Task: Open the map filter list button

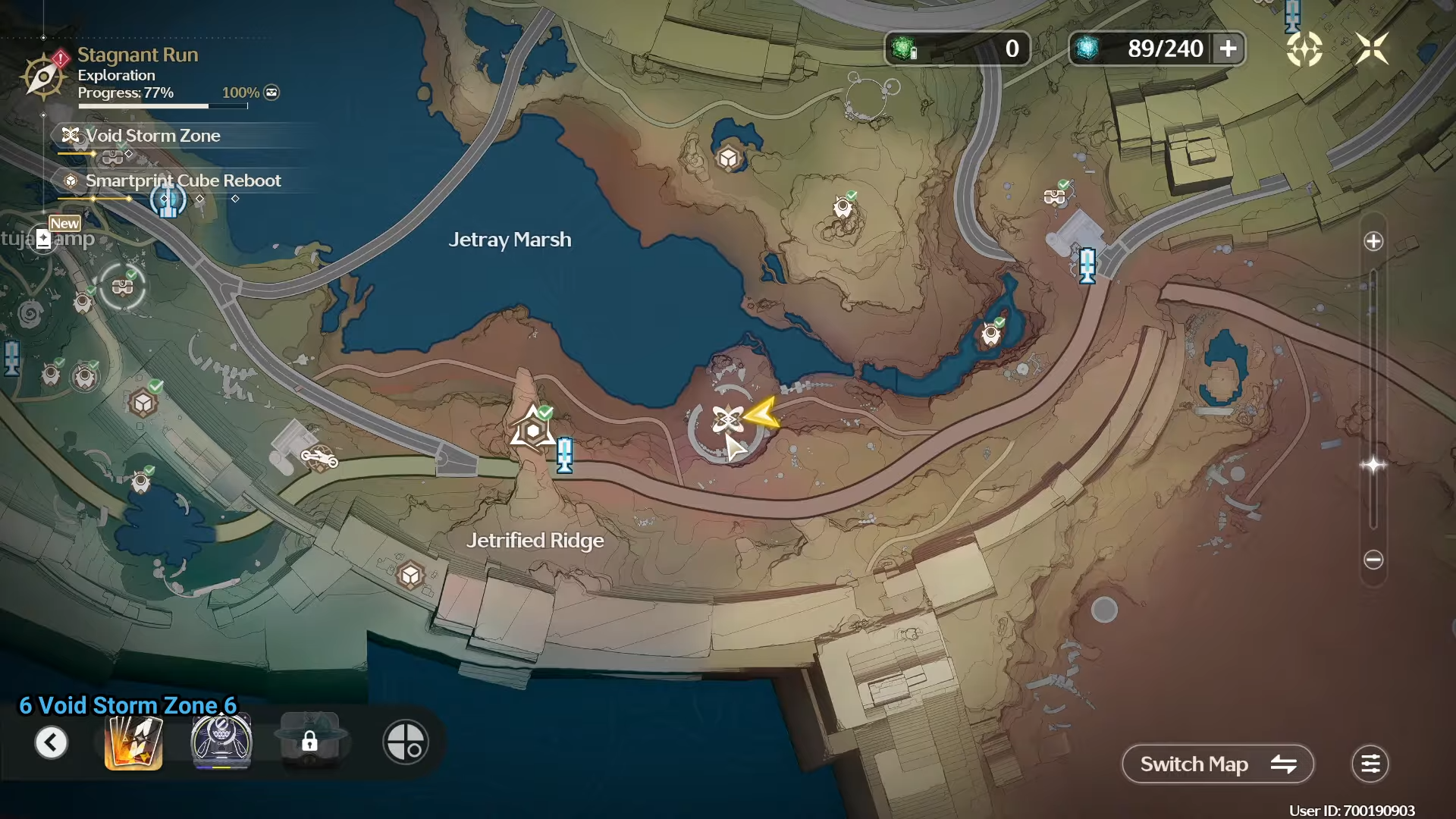Action: point(1370,764)
